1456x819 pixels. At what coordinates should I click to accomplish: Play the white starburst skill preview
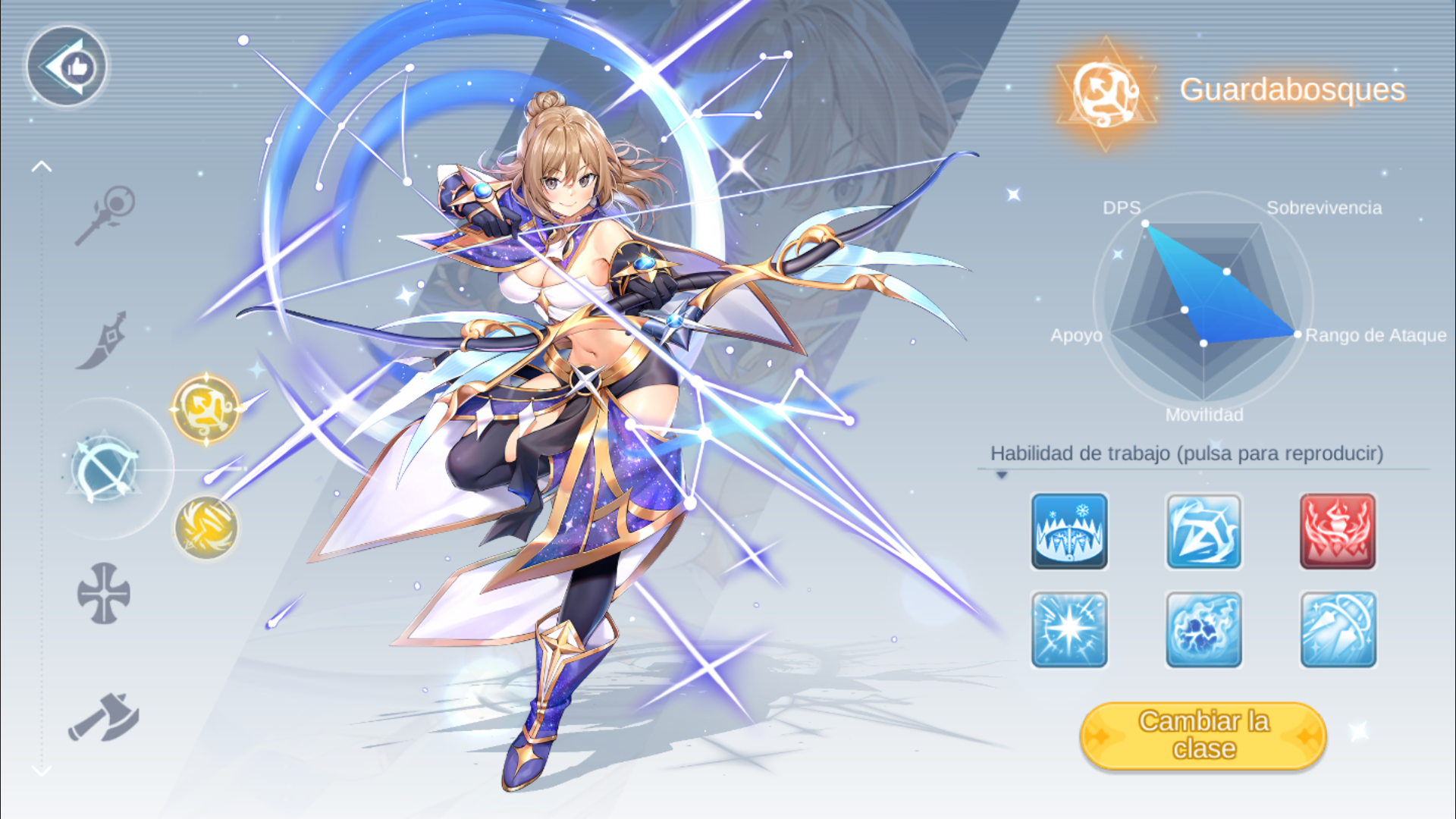click(1069, 629)
